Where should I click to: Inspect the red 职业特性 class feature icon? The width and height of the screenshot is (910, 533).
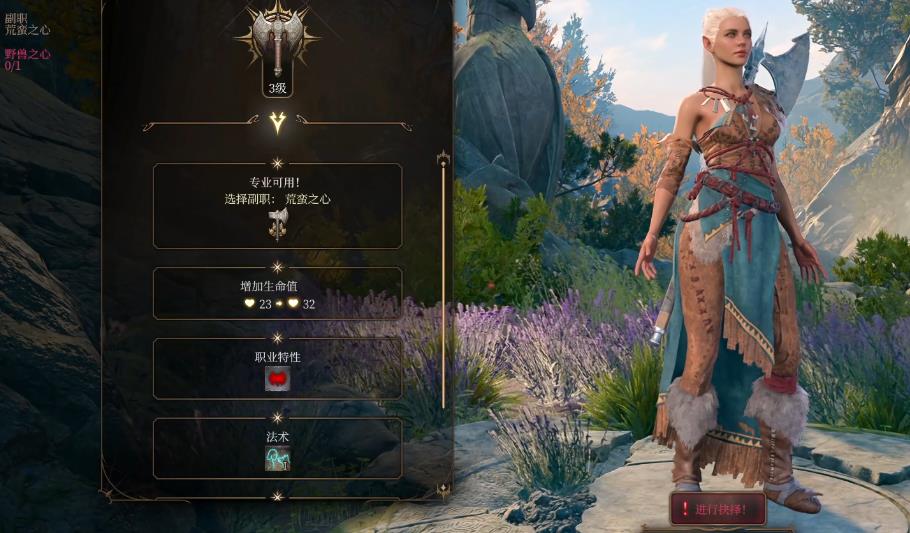coord(277,379)
